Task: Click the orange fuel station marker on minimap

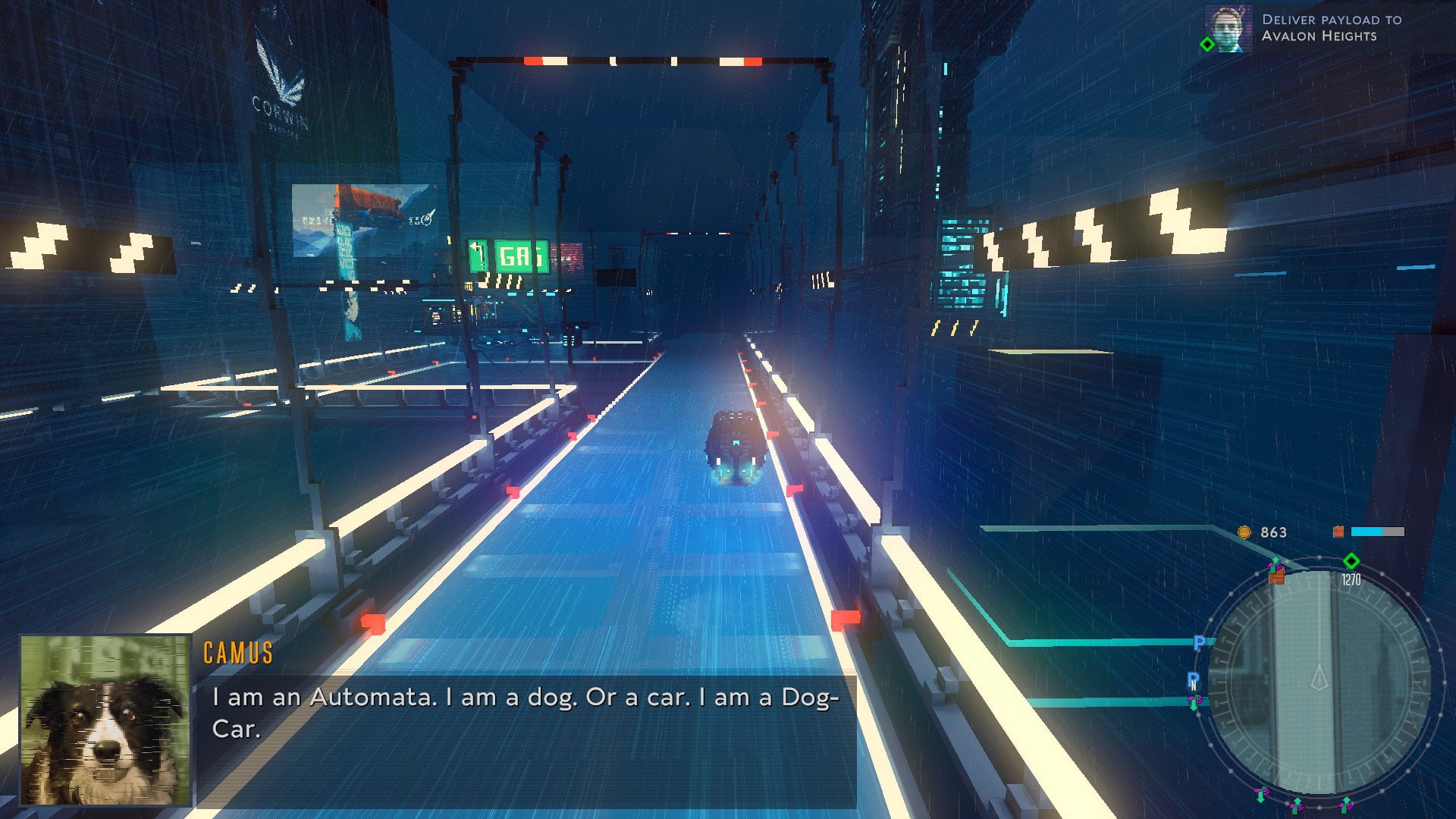Action: 1277,576
